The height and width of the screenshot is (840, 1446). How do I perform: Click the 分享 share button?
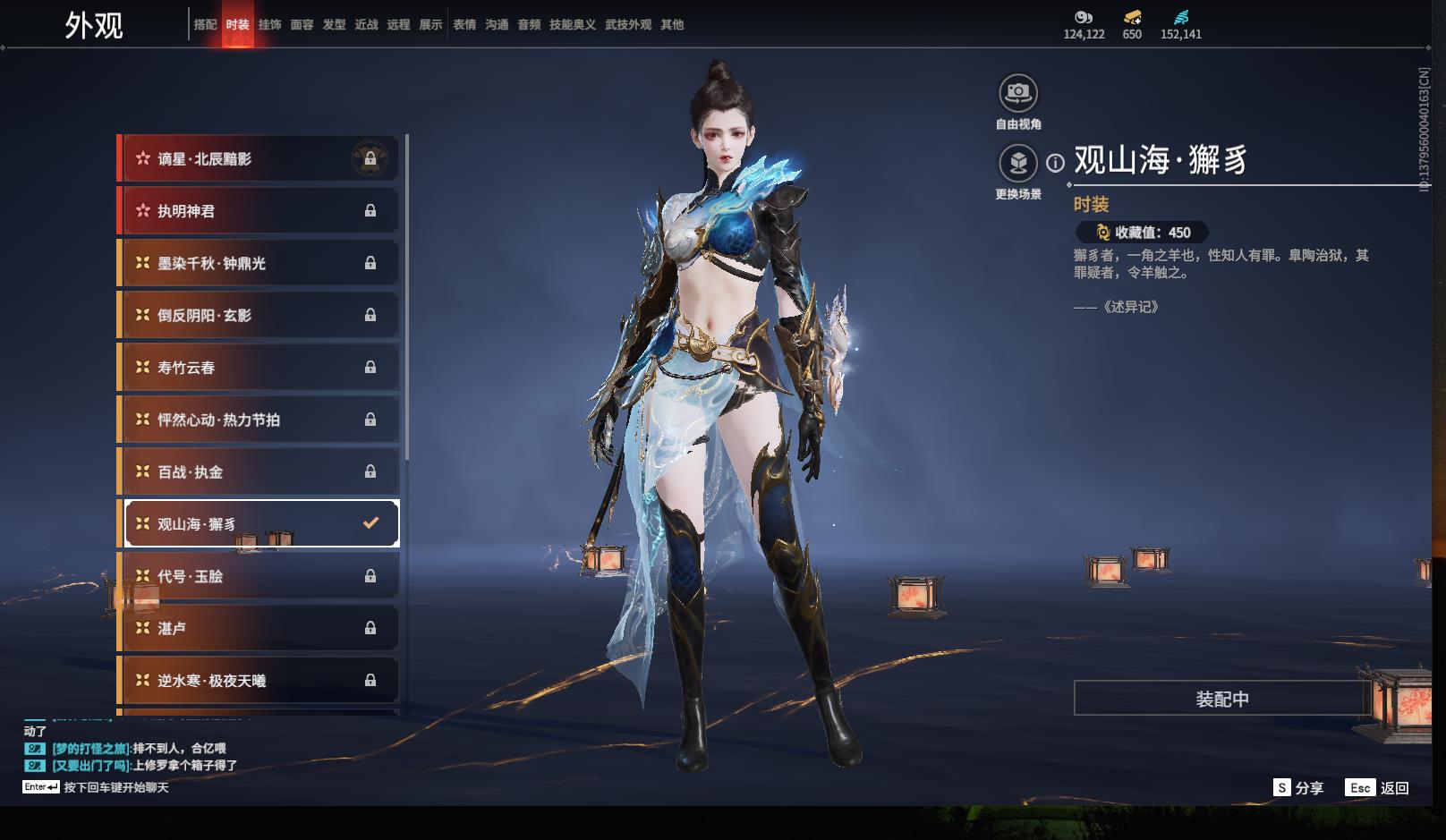tap(1298, 788)
